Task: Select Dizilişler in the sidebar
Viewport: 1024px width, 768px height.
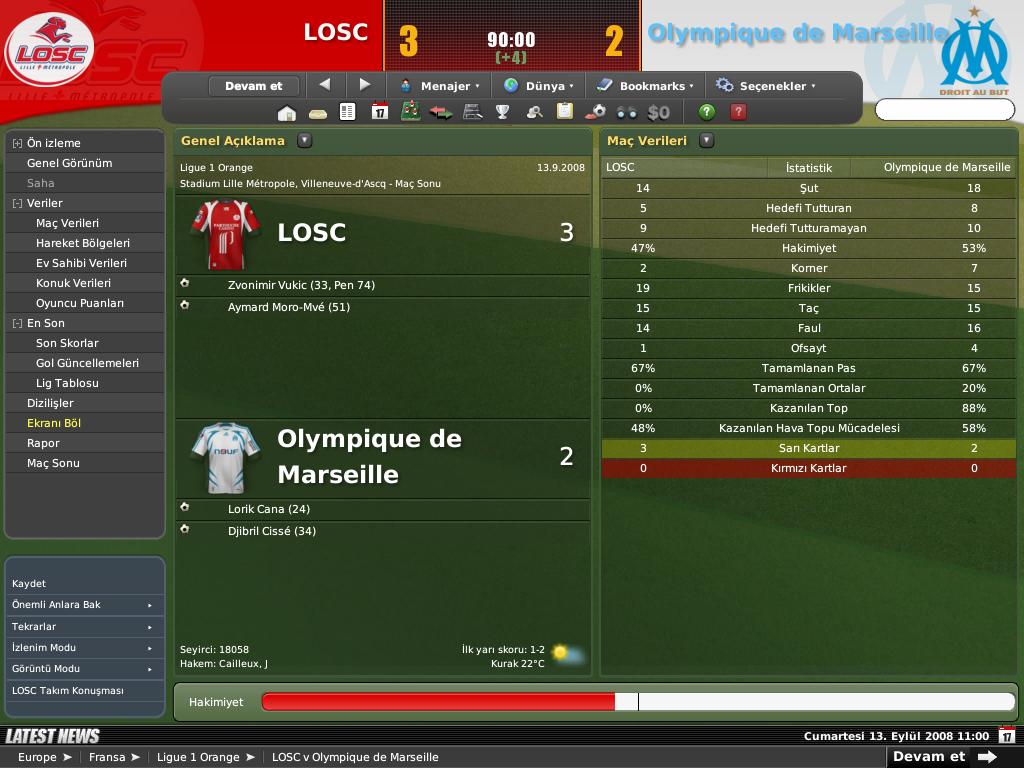Action: pos(50,403)
